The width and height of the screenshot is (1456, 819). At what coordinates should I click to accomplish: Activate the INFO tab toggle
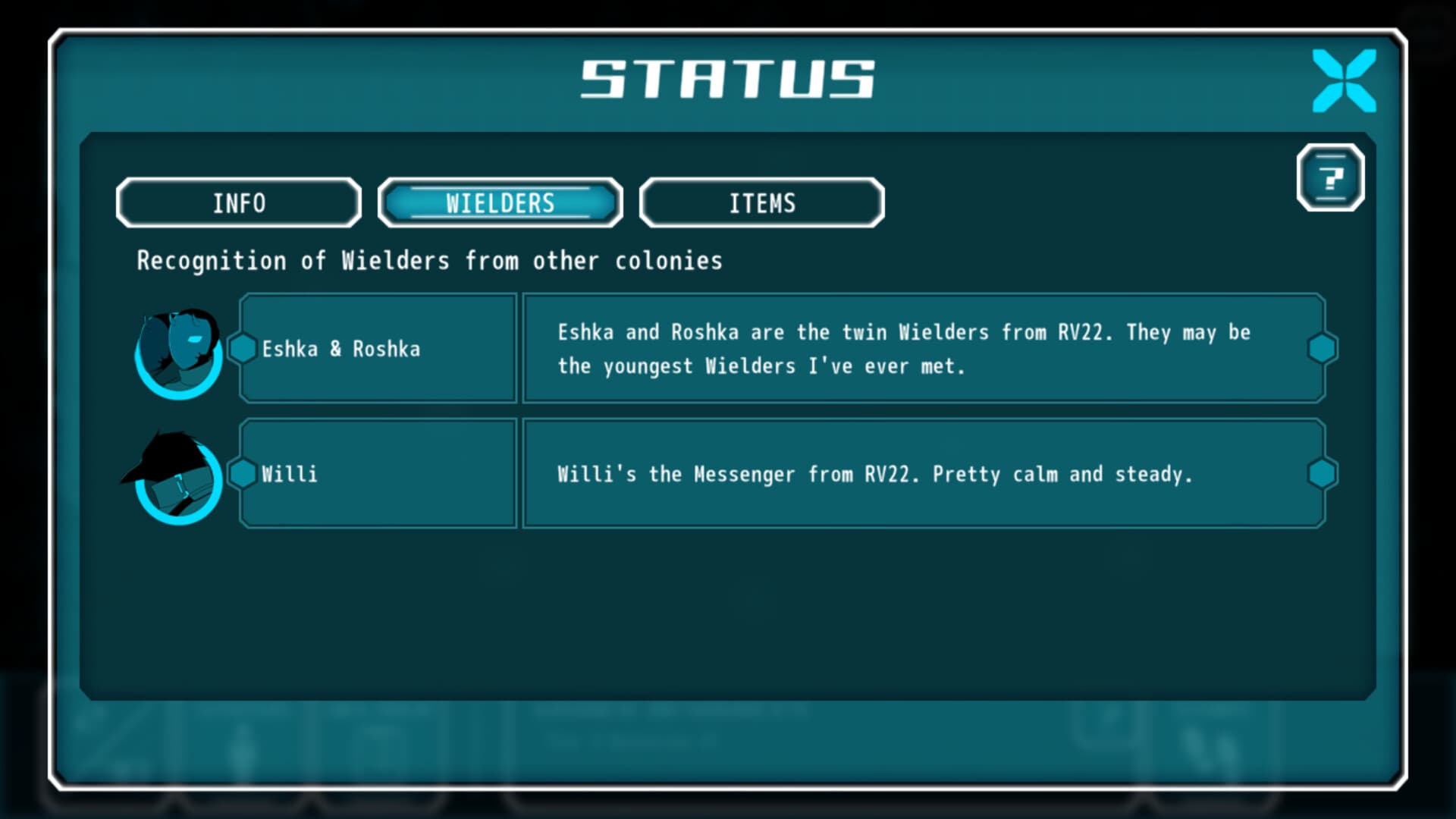tap(238, 202)
